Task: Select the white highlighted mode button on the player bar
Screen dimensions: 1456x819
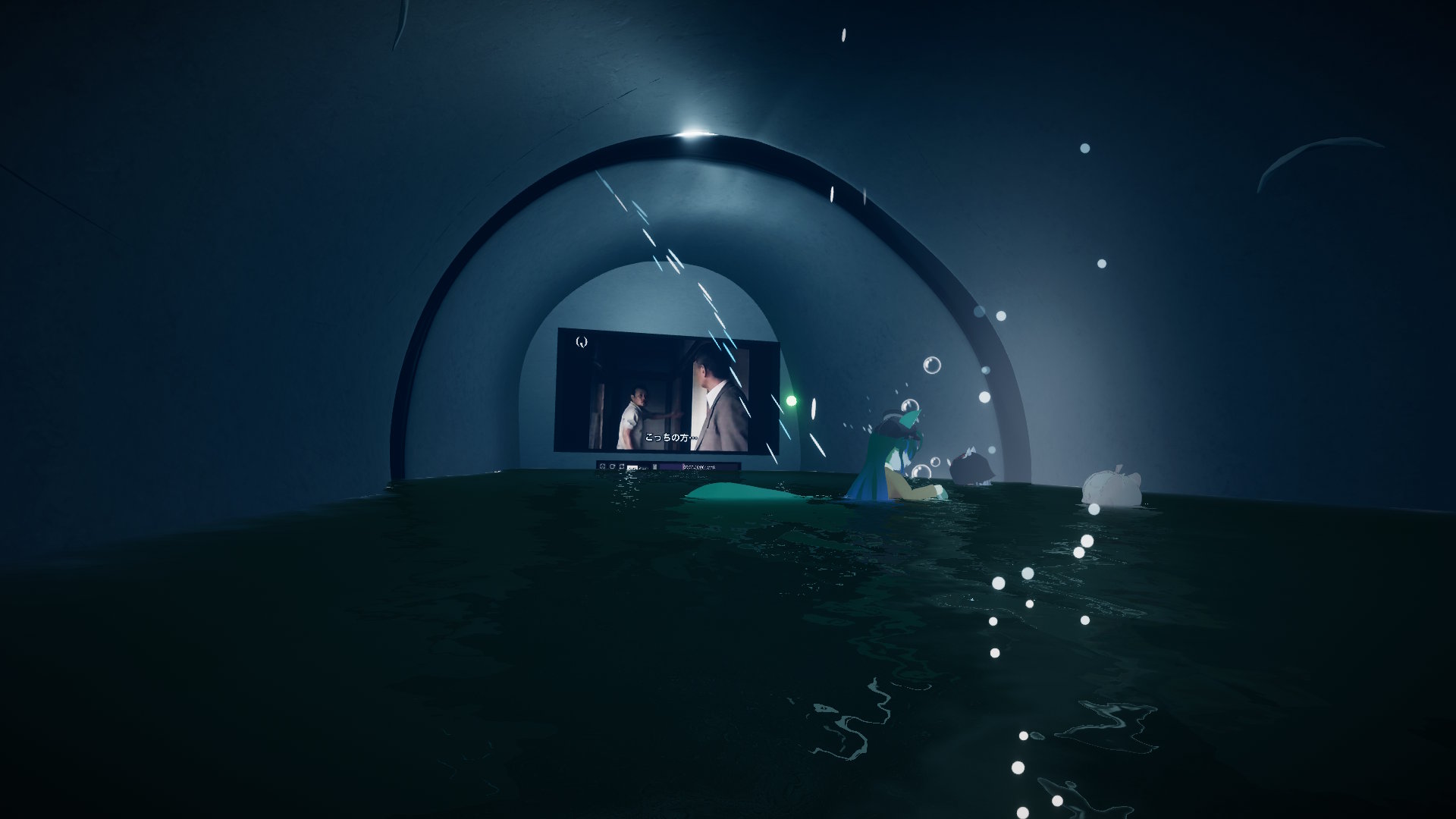Action: point(632,468)
